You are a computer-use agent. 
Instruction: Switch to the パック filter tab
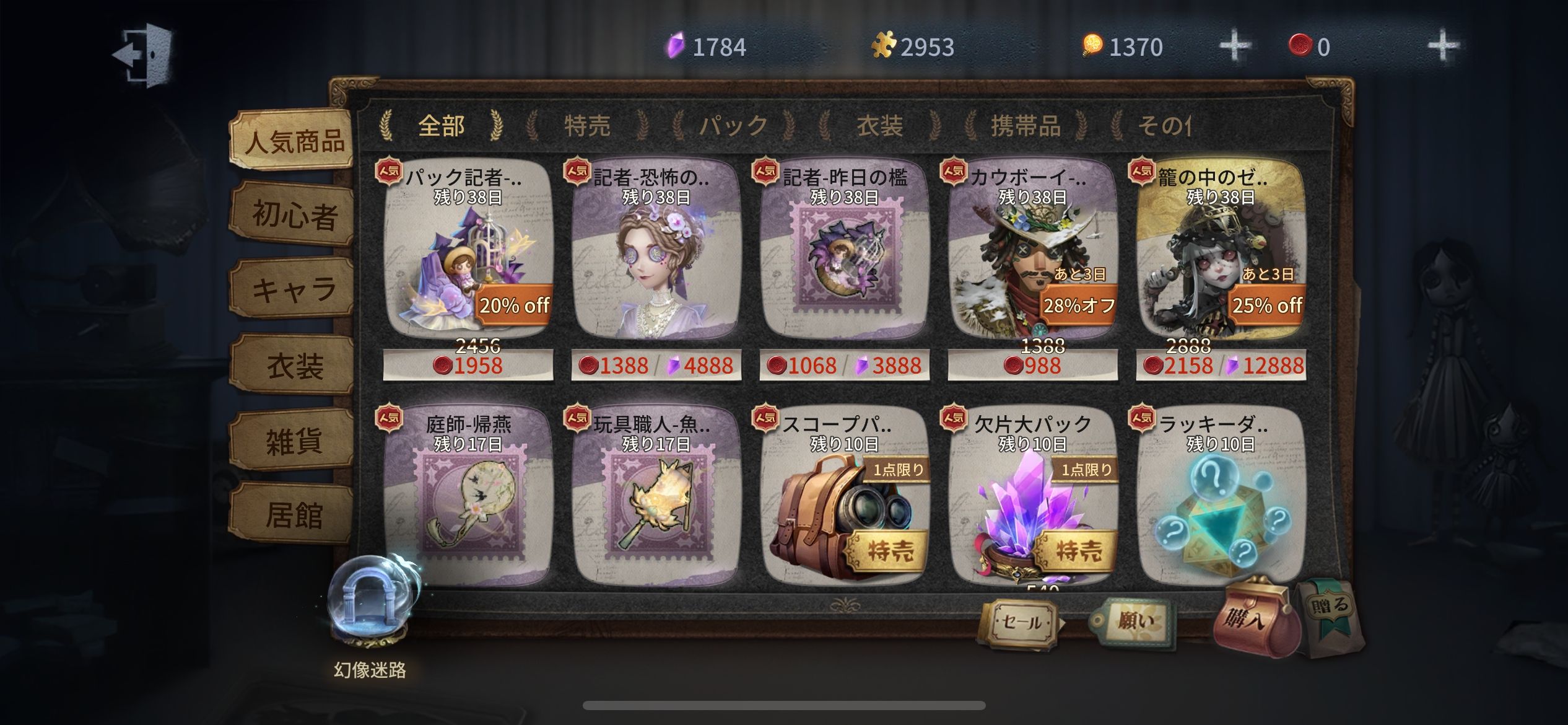click(x=733, y=126)
